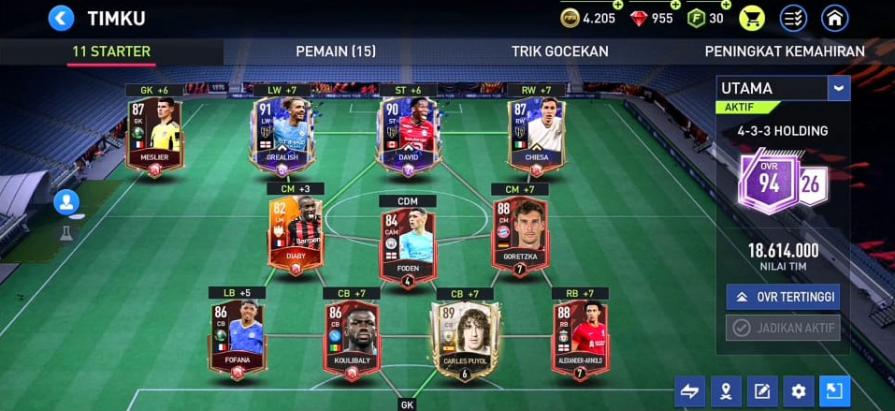Viewport: 895px width, 411px height.
Task: Open the shop cart icon
Action: pos(751,18)
